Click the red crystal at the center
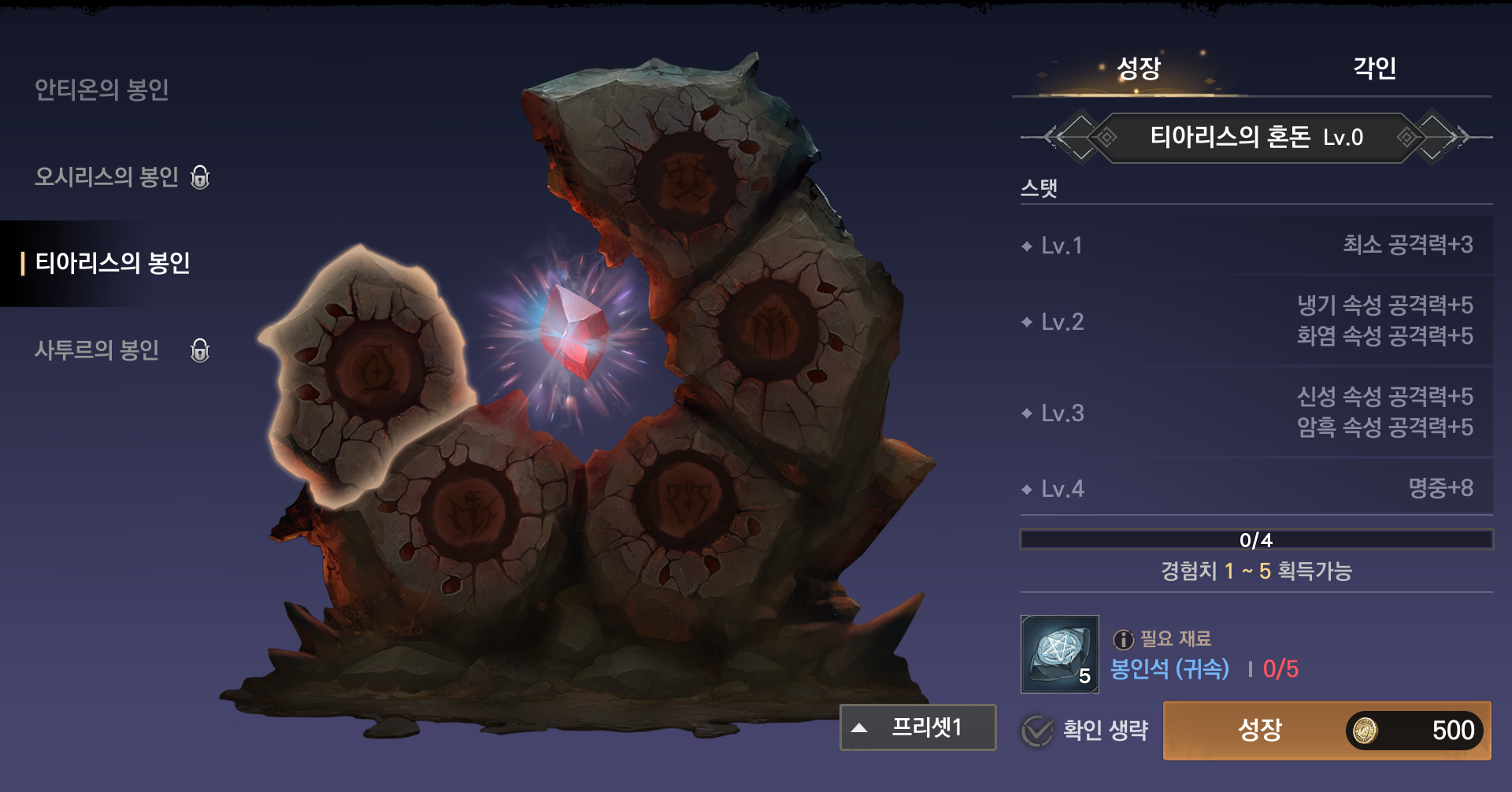1512x792 pixels. coord(573,331)
